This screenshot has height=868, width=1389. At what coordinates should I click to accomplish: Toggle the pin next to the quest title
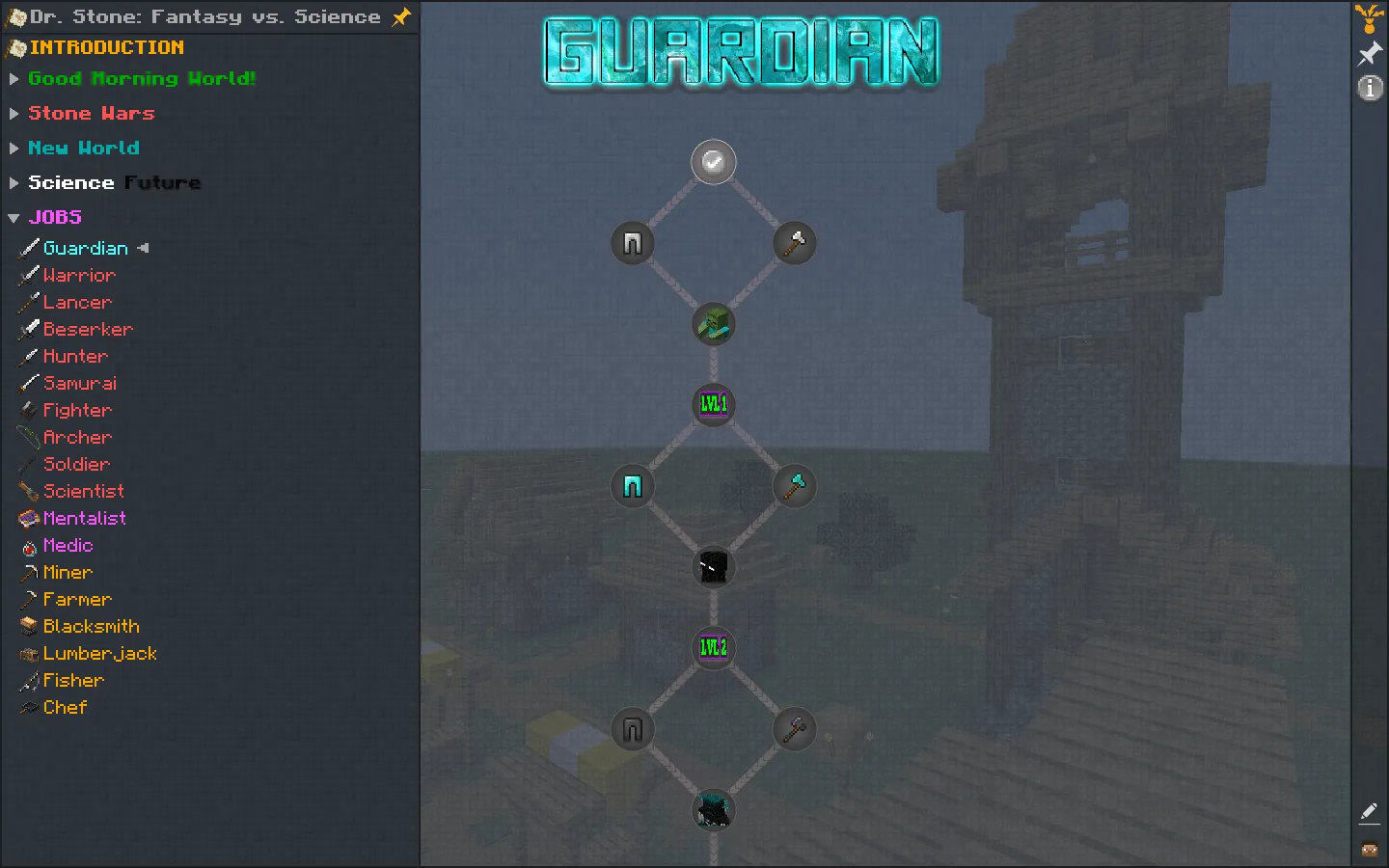tap(401, 16)
